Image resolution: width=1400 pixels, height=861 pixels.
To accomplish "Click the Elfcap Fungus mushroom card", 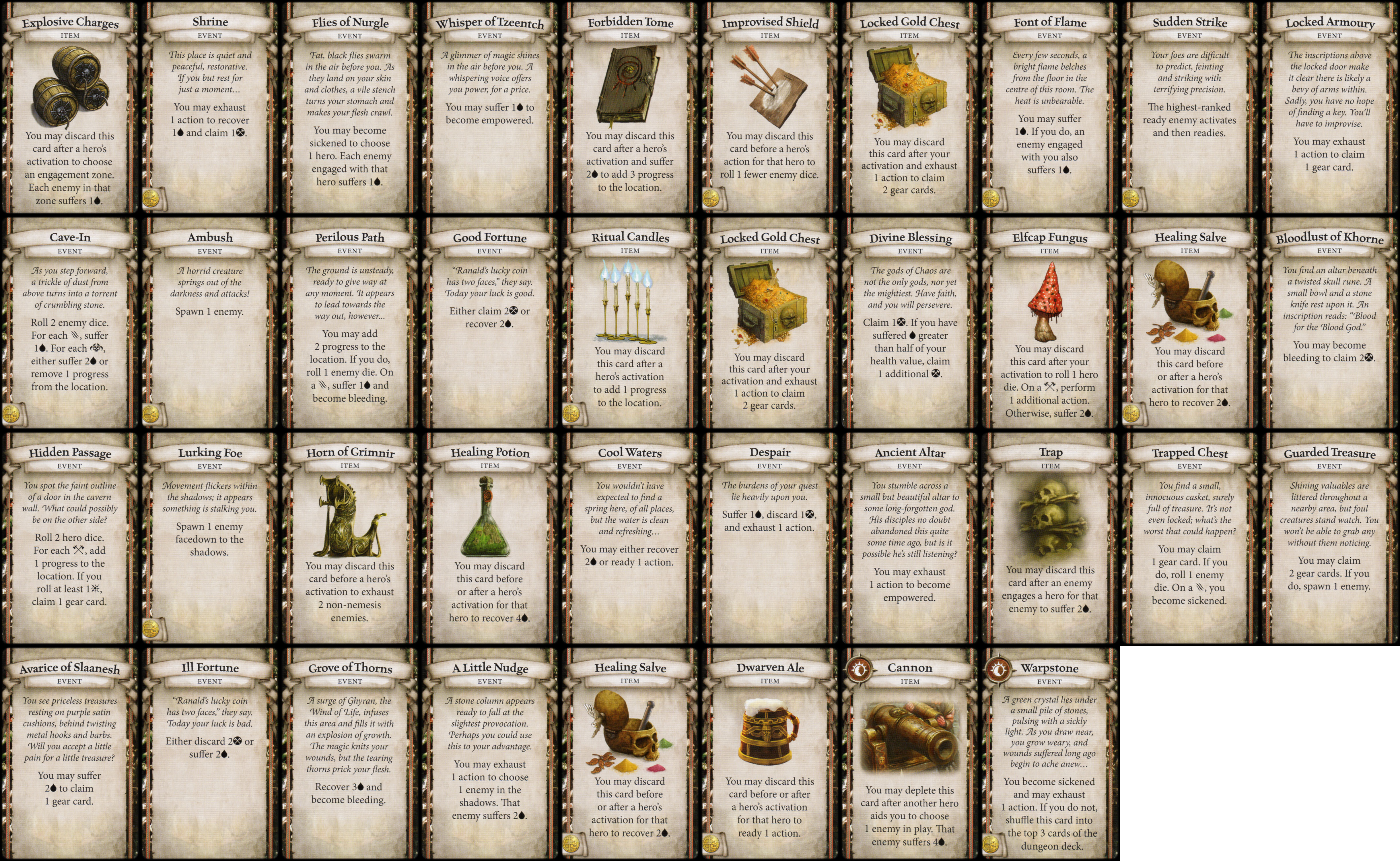I will [1050, 323].
